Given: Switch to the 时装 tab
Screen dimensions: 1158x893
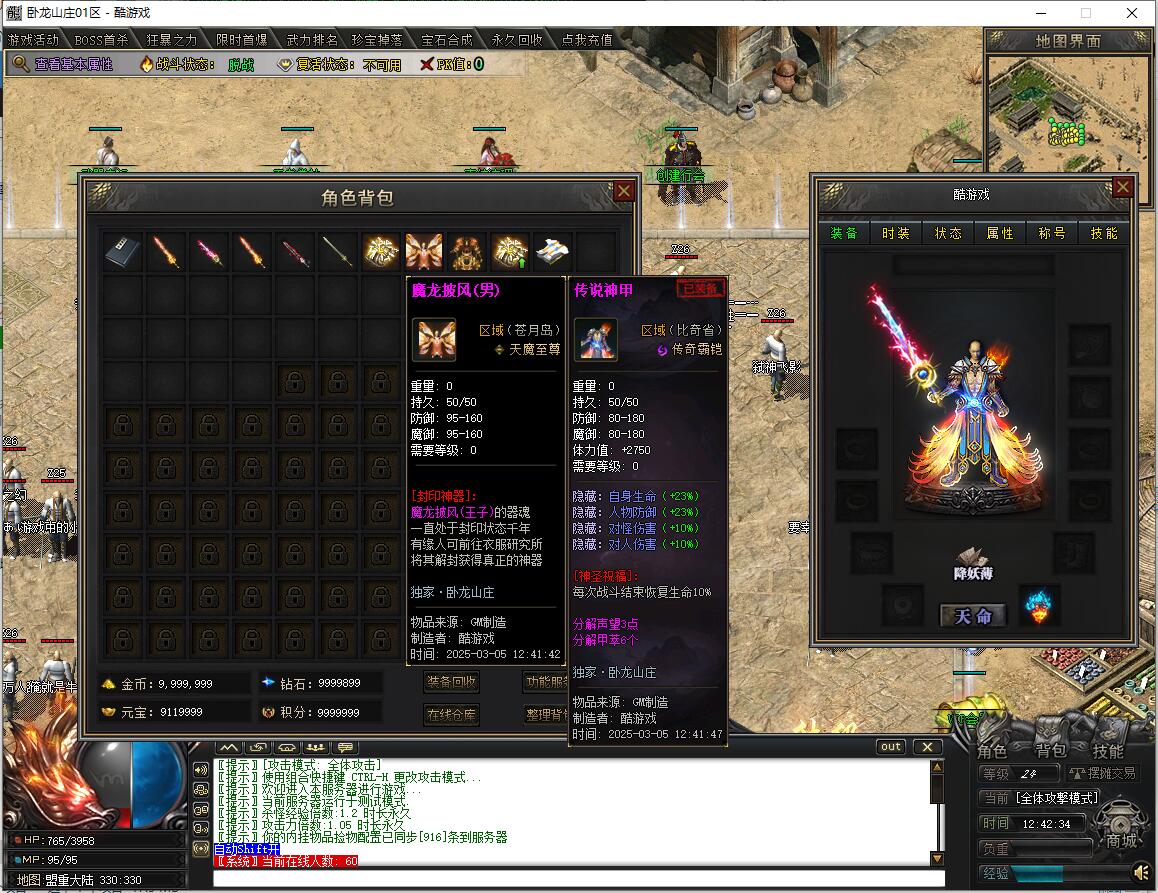Looking at the screenshot, I should 896,233.
